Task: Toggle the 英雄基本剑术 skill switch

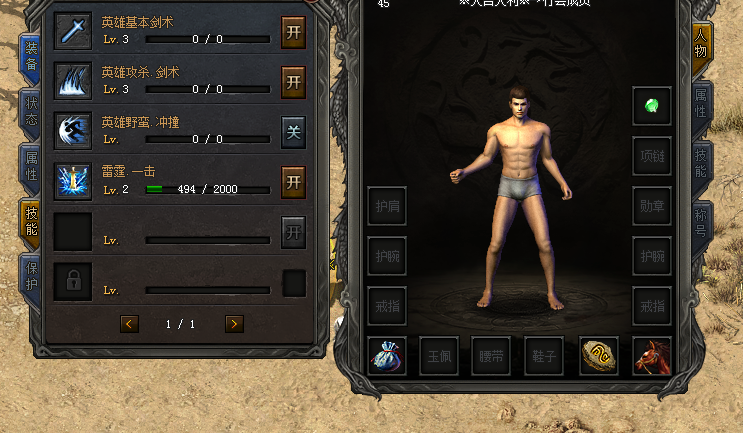Action: 293,29
